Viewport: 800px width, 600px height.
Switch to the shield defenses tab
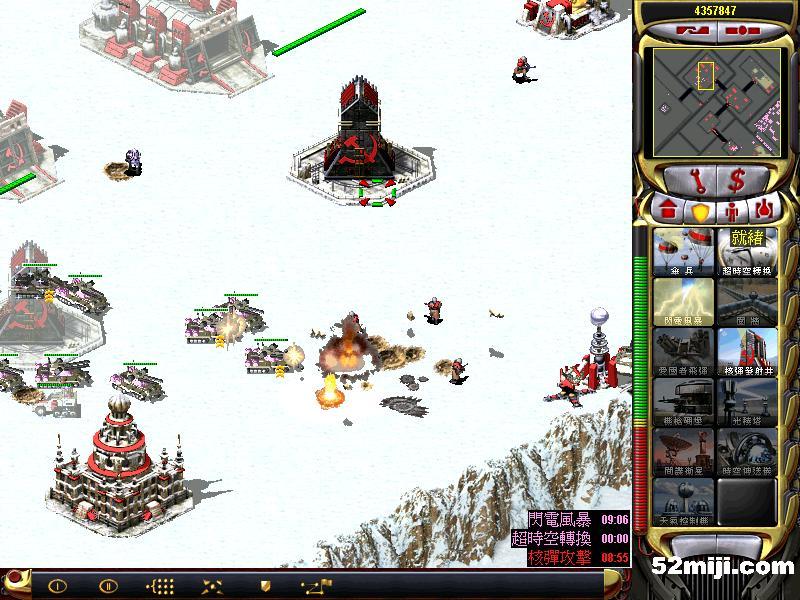[x=699, y=212]
